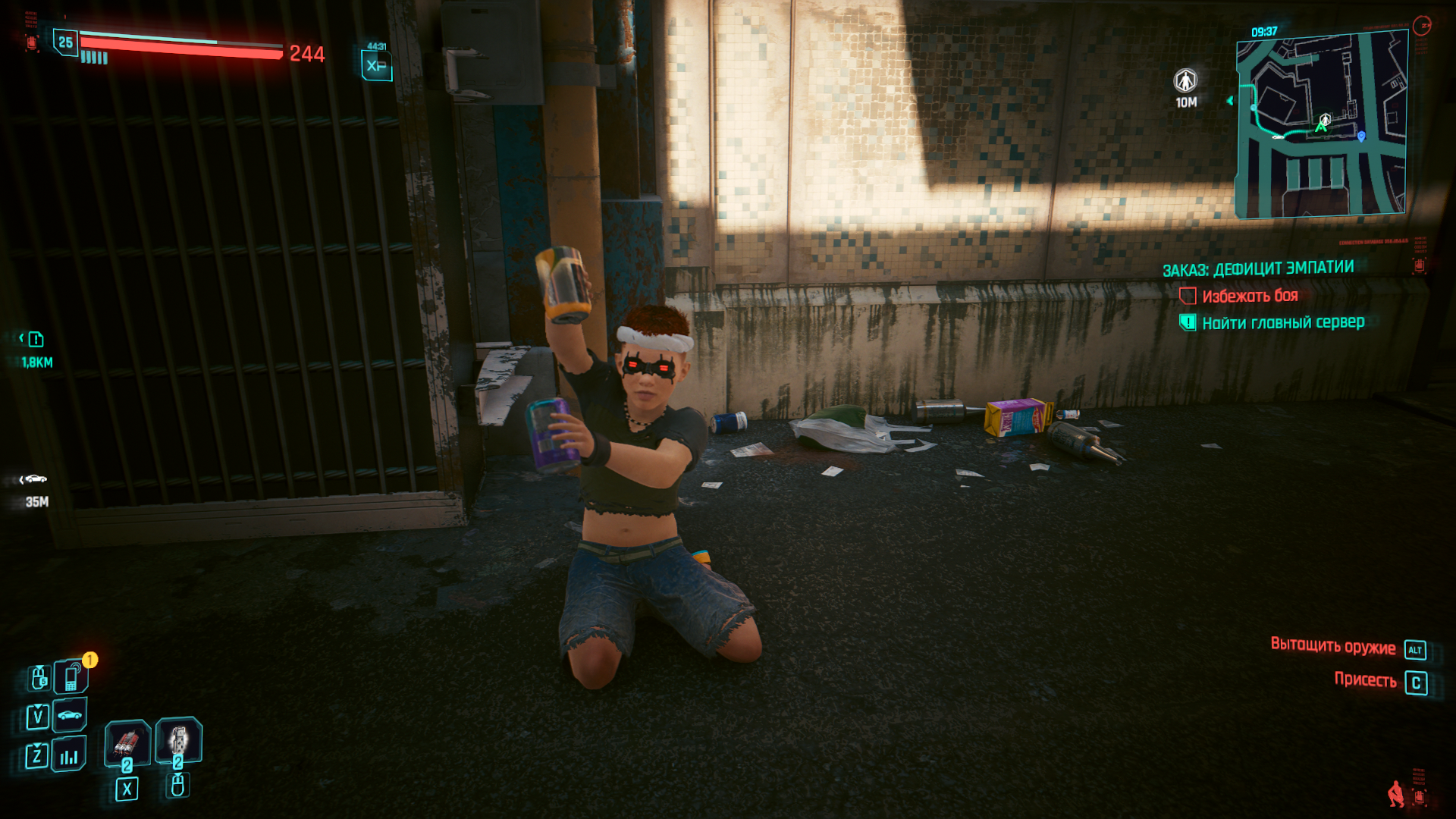Click the 10M person marker icon
The image size is (1456, 819).
[1185, 80]
